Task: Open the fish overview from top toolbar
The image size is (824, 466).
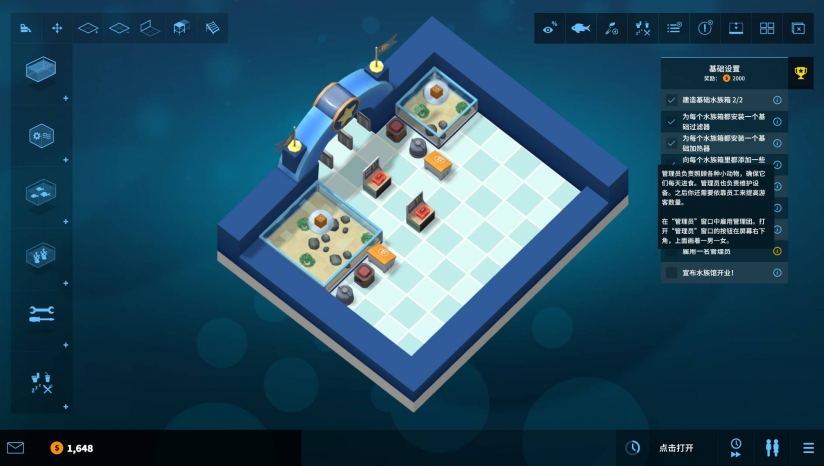Action: click(x=580, y=28)
